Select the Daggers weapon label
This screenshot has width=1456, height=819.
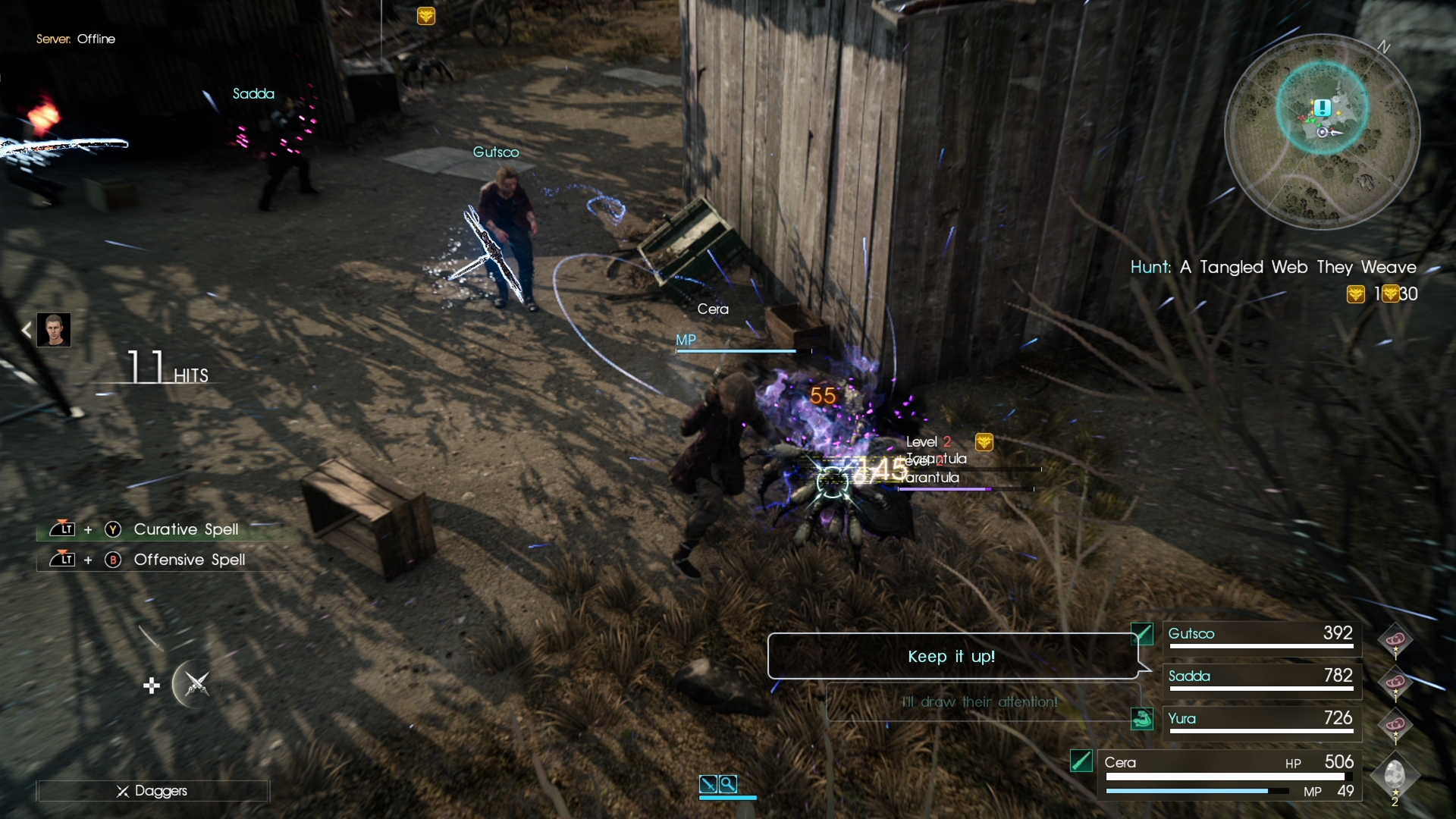point(152,791)
